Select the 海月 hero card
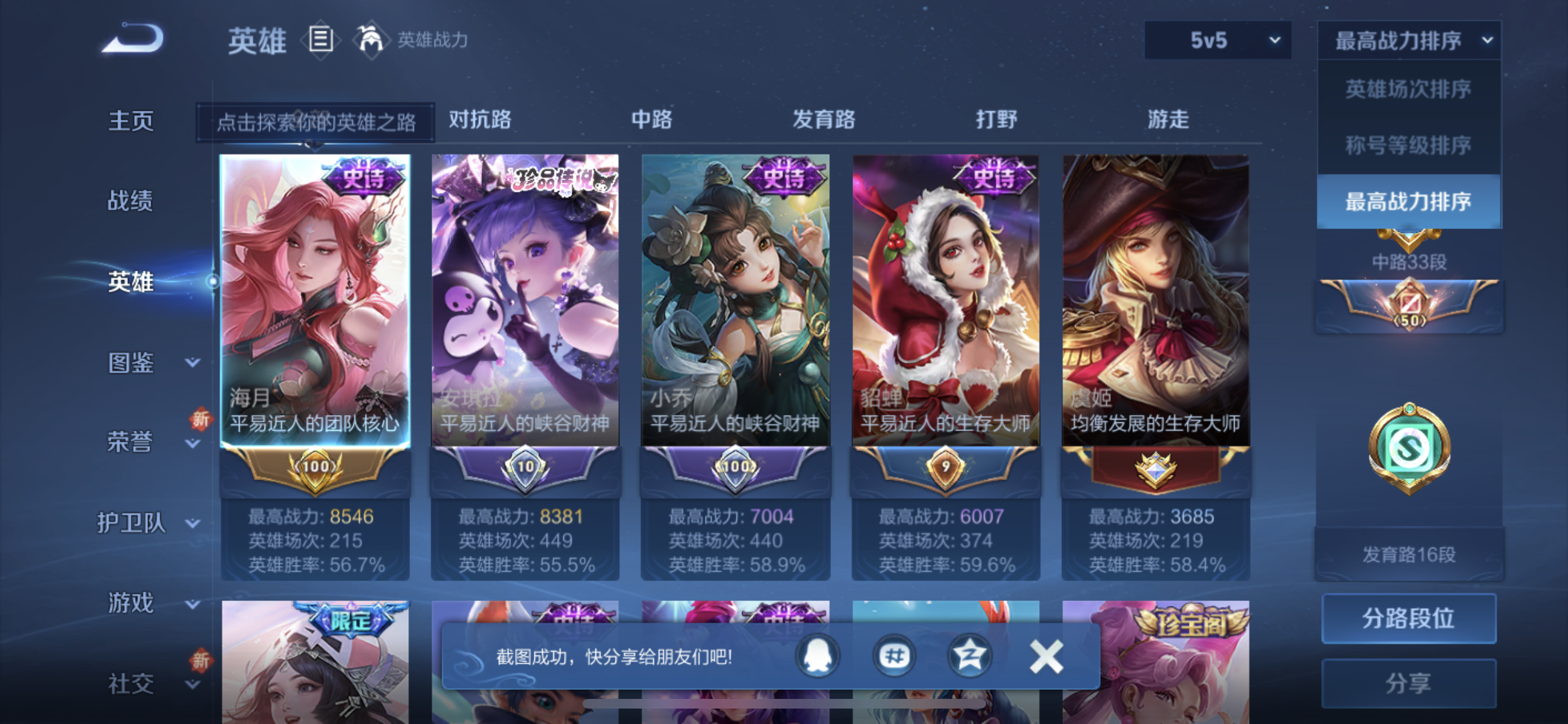 [x=315, y=300]
